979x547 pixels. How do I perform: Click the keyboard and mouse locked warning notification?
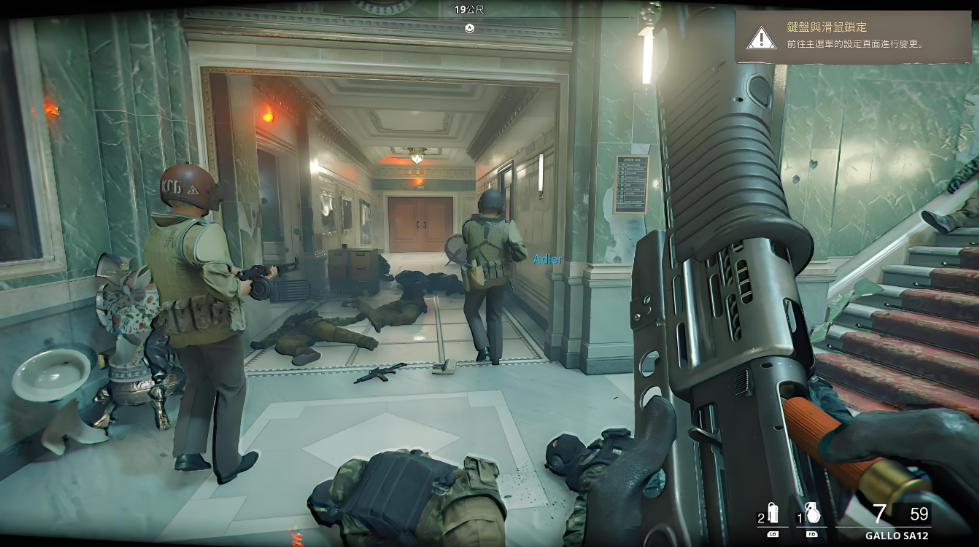click(852, 37)
